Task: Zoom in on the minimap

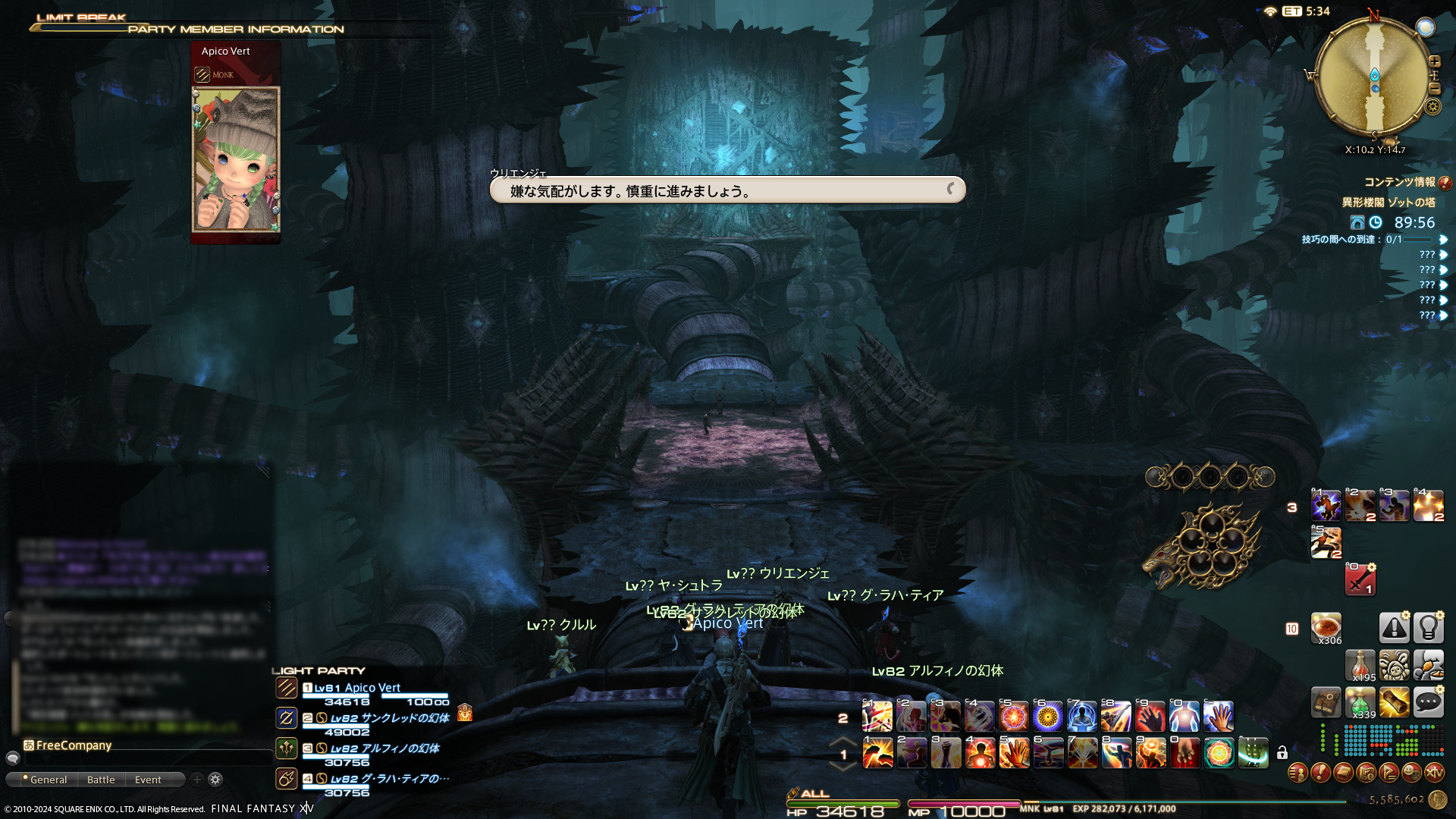Action: coord(1434,61)
